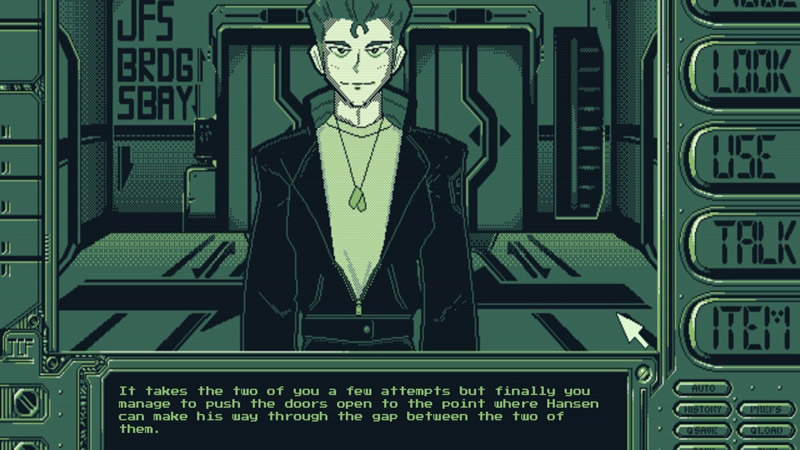This screenshot has width=800, height=450.
Task: Advance the dialogue text box
Action: coord(370,408)
